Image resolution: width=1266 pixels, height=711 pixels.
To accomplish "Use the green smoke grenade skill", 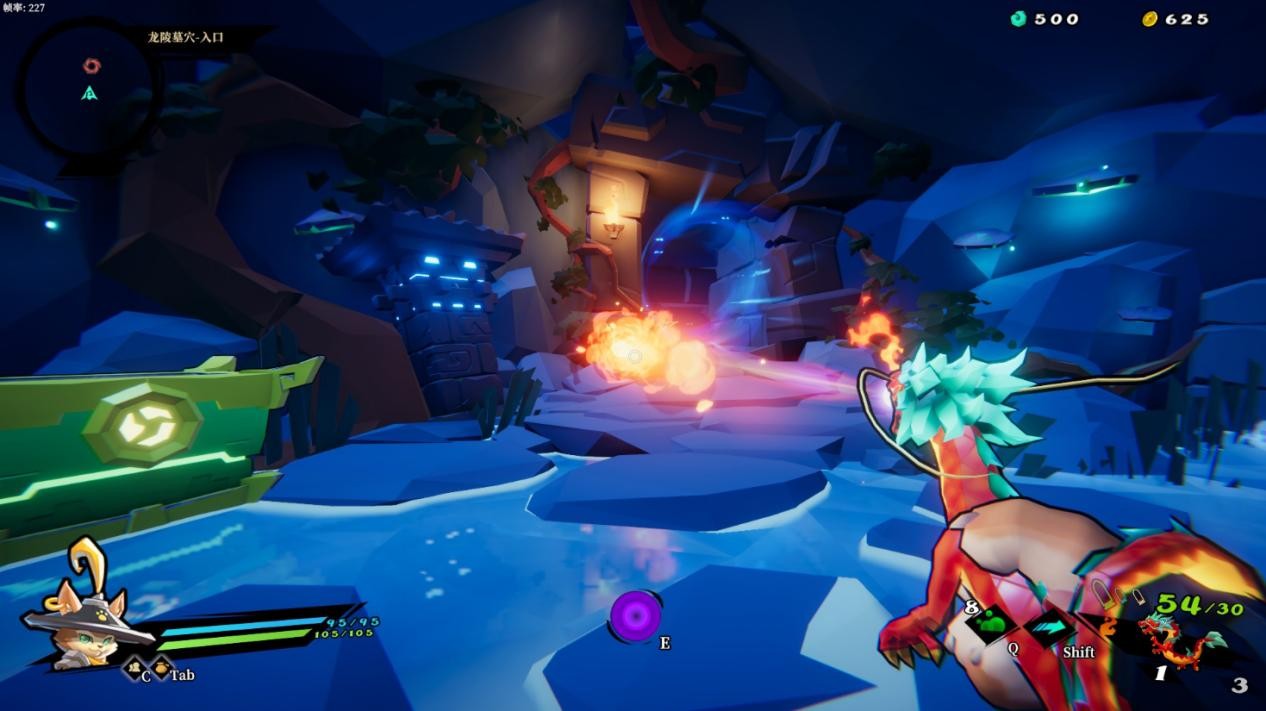I will (x=992, y=624).
